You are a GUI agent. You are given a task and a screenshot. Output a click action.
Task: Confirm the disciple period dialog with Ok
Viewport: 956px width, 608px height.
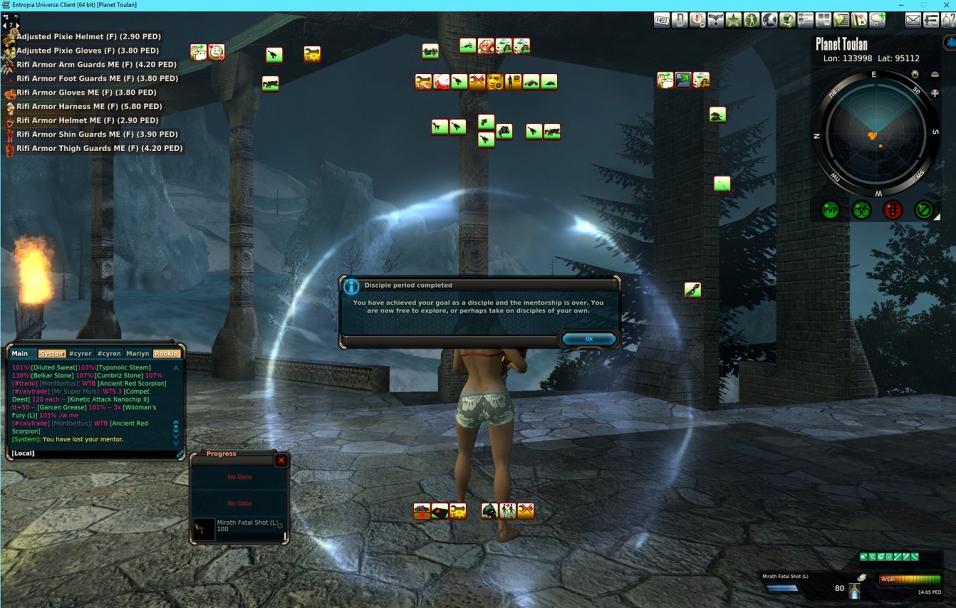pos(589,339)
